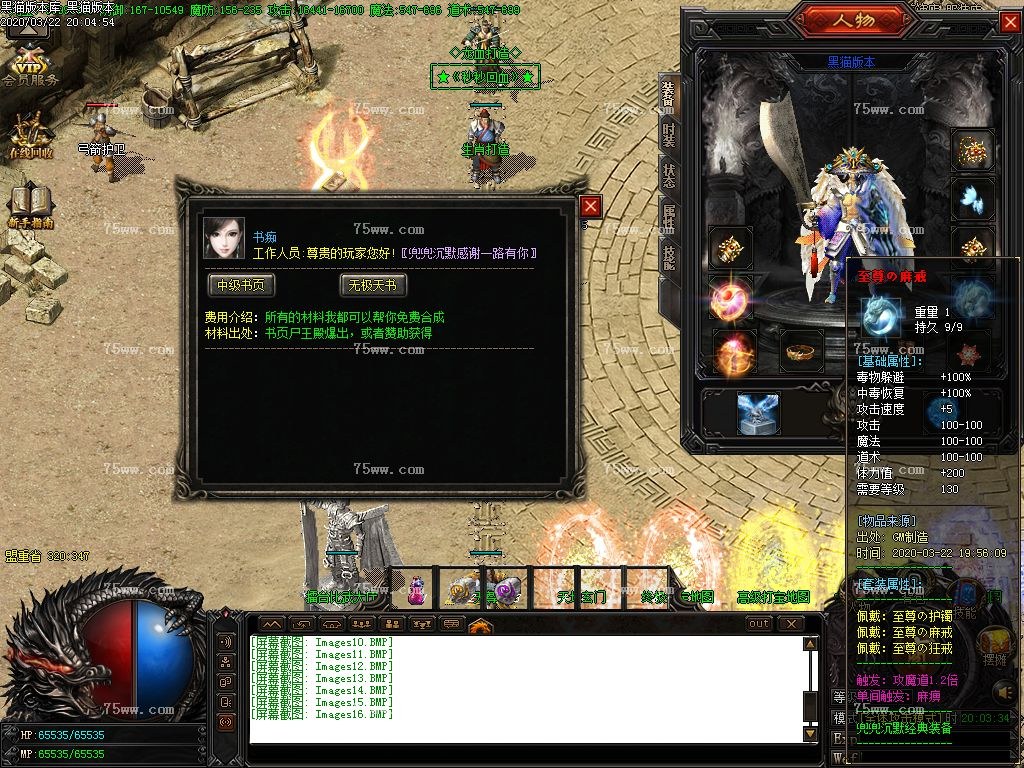1024x768 pixels.
Task: Select the gold ring equipment slot
Action: (x=800, y=351)
